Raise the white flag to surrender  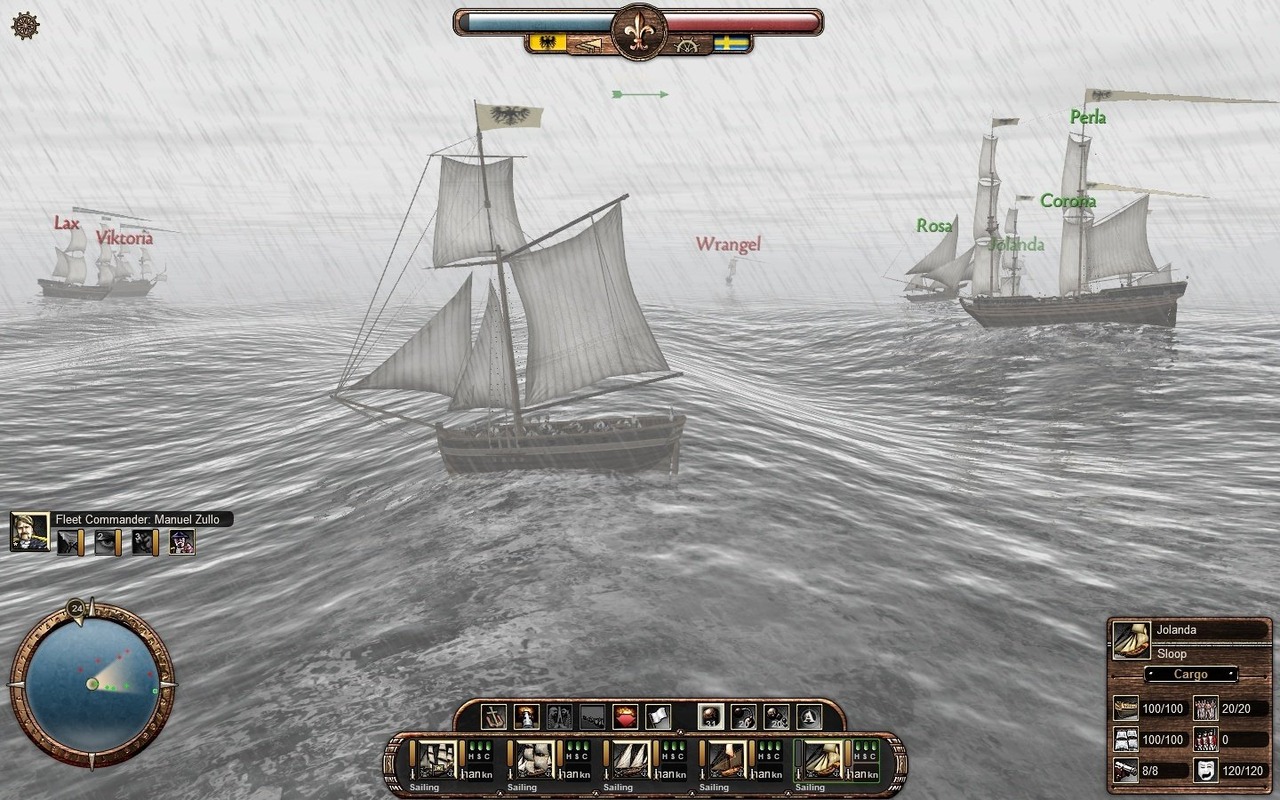pyautogui.click(x=657, y=716)
